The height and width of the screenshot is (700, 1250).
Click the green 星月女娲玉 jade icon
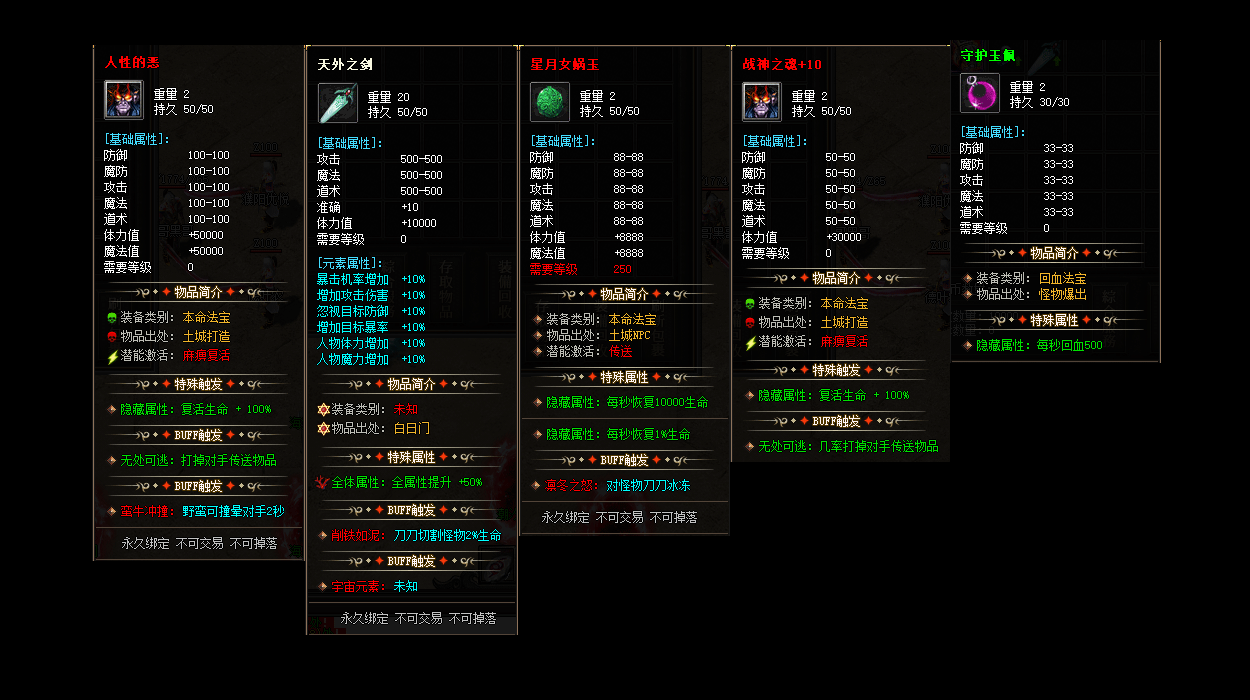tap(549, 102)
